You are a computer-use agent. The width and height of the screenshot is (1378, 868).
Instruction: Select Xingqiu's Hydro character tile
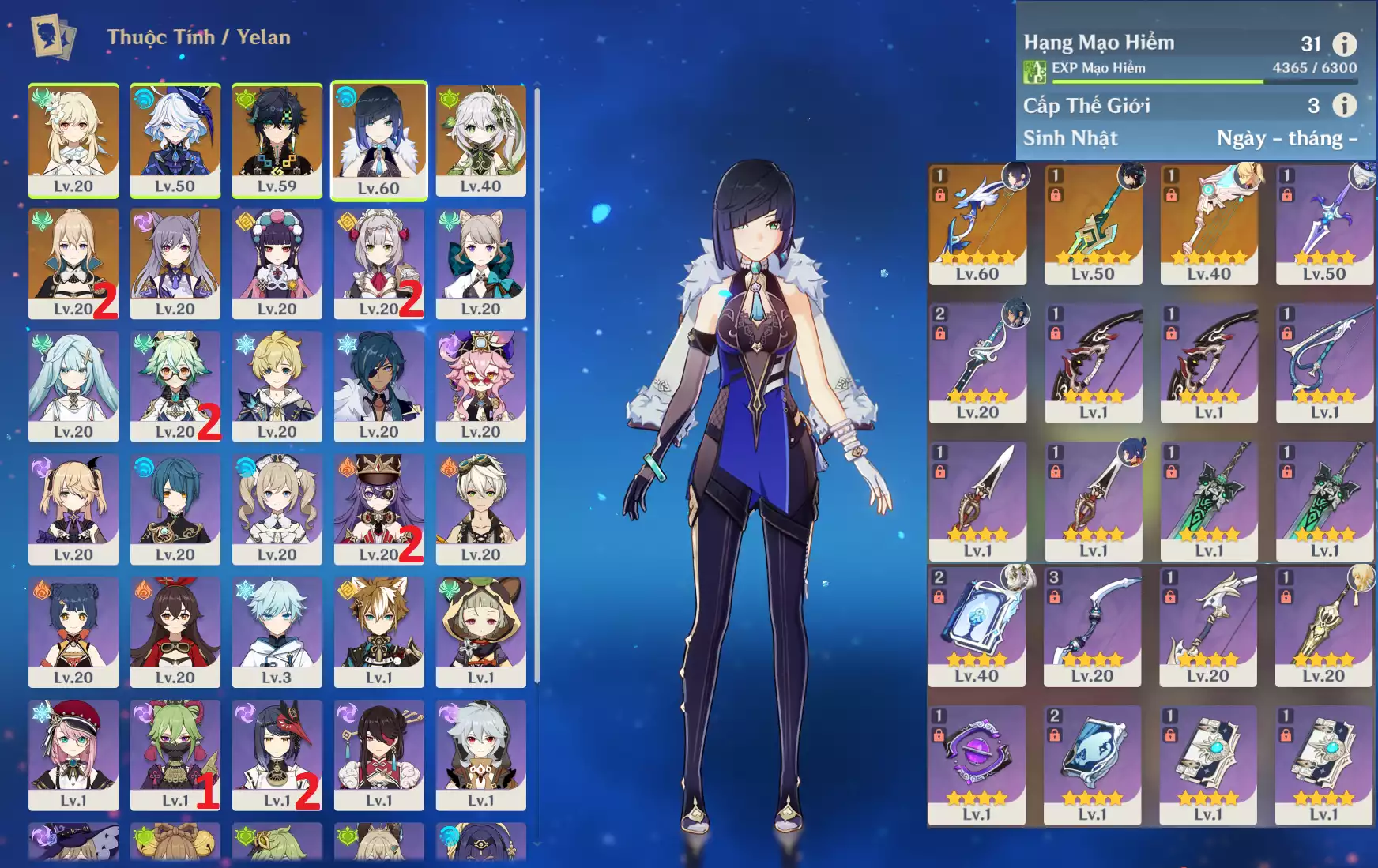tap(175, 508)
